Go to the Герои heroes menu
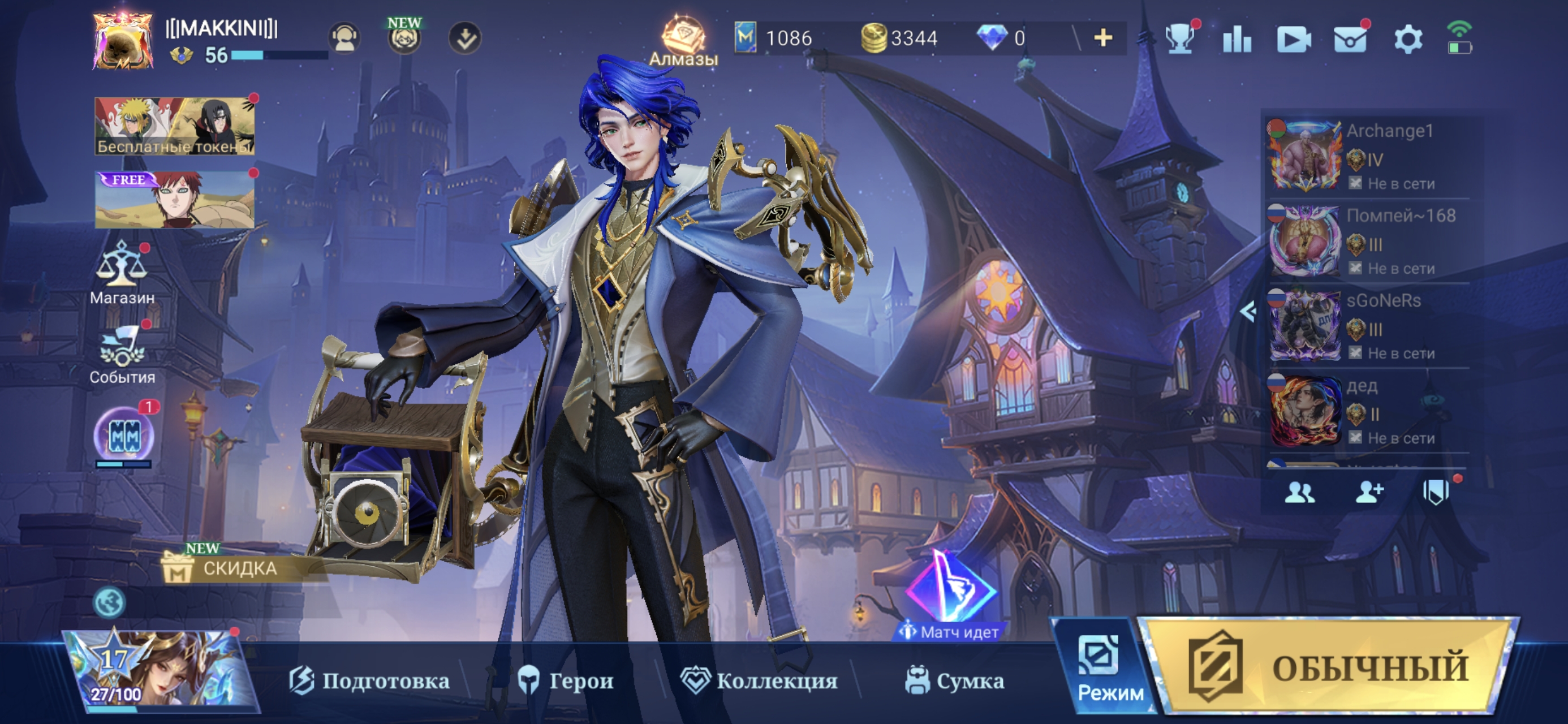The width and height of the screenshot is (1568, 724). coord(566,680)
